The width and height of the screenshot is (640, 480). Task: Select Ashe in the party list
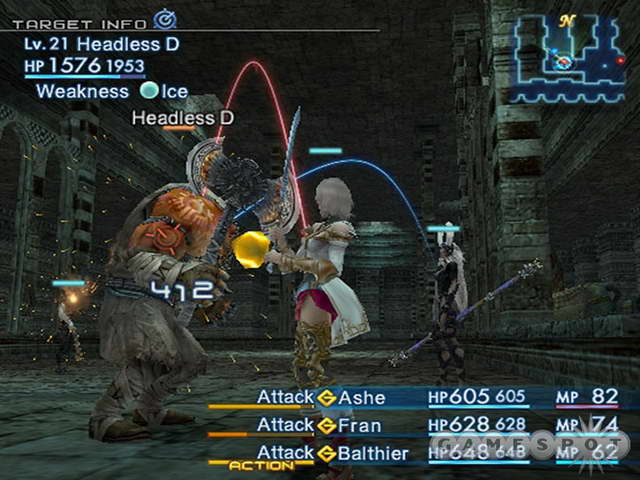pyautogui.click(x=361, y=397)
